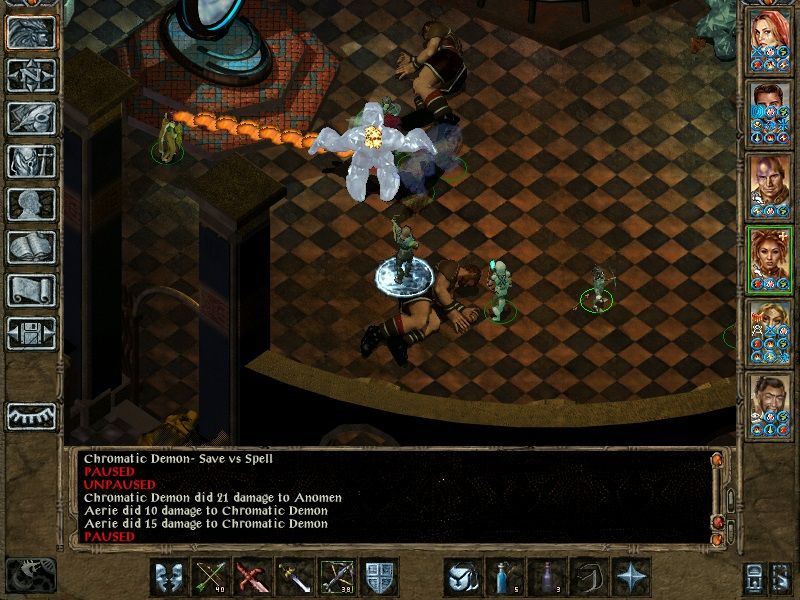800x600 pixels.
Task: Choose the bald tattooed warrior portrait
Action: (x=770, y=184)
